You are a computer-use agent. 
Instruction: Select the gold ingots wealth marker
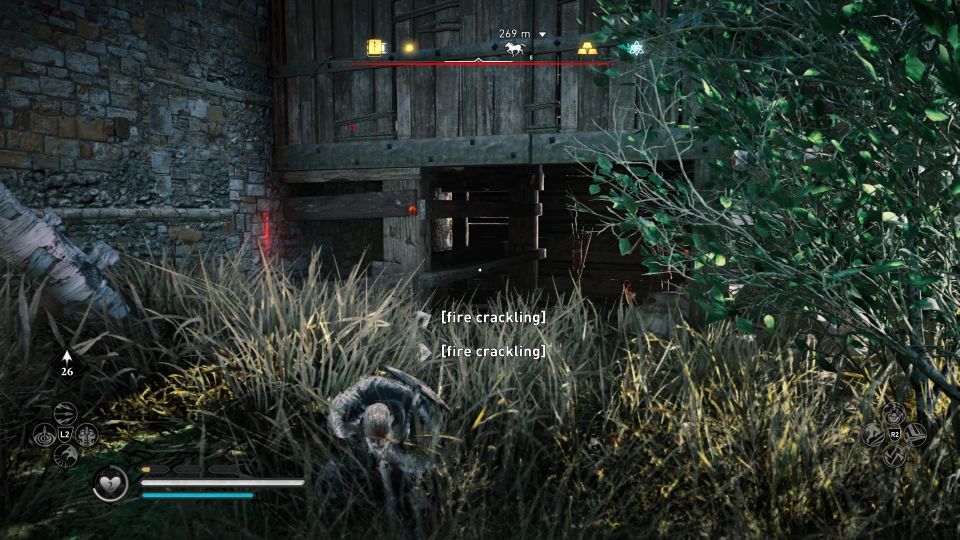click(587, 48)
